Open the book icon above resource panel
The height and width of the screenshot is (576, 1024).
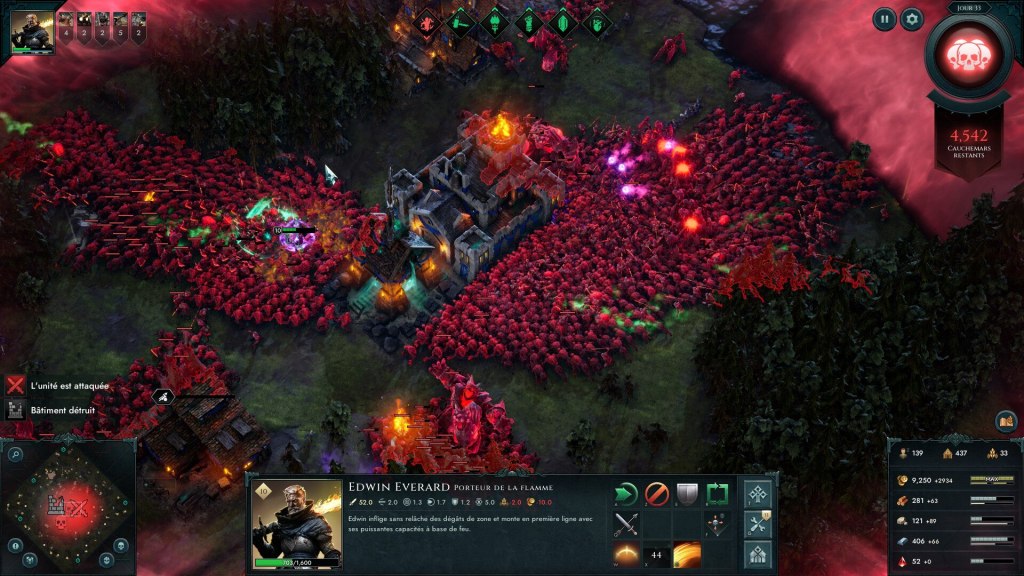[1005, 421]
